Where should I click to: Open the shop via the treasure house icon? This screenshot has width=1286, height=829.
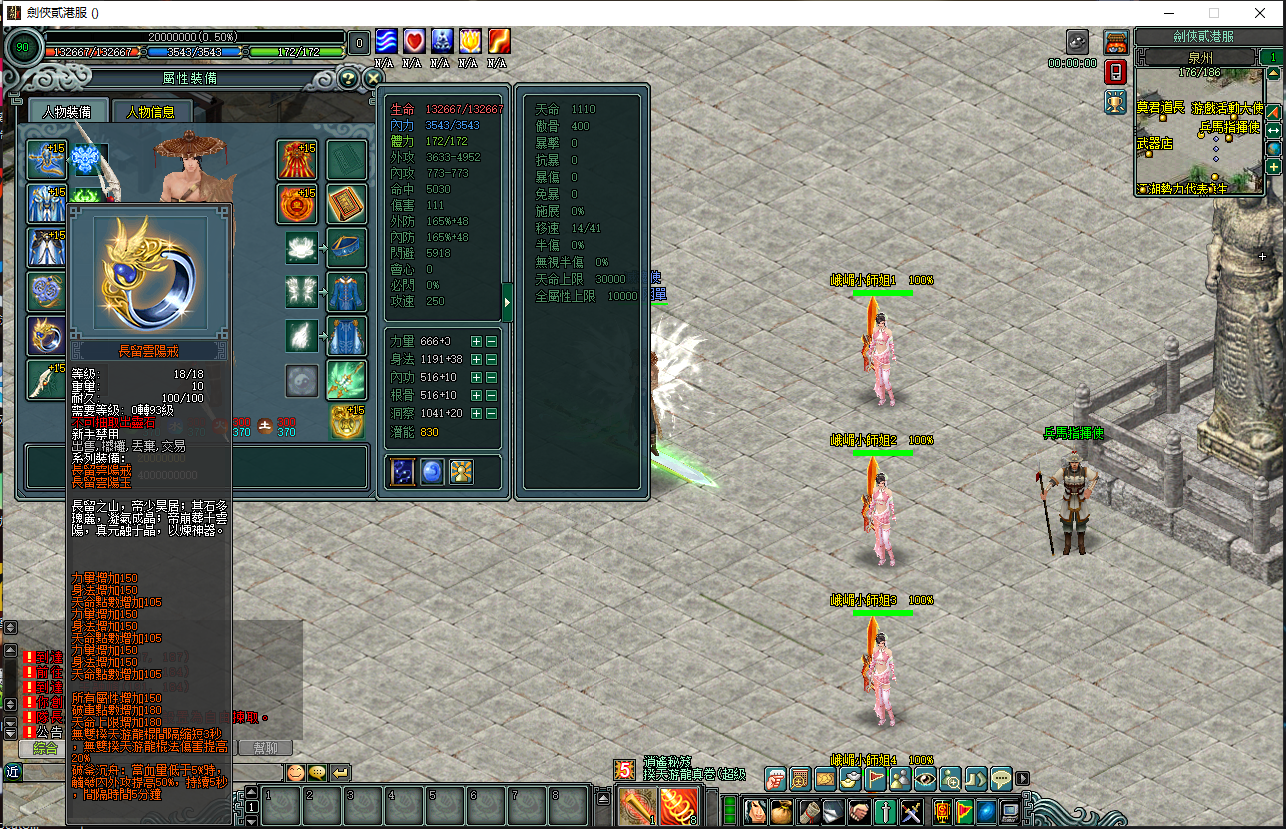click(x=1116, y=42)
